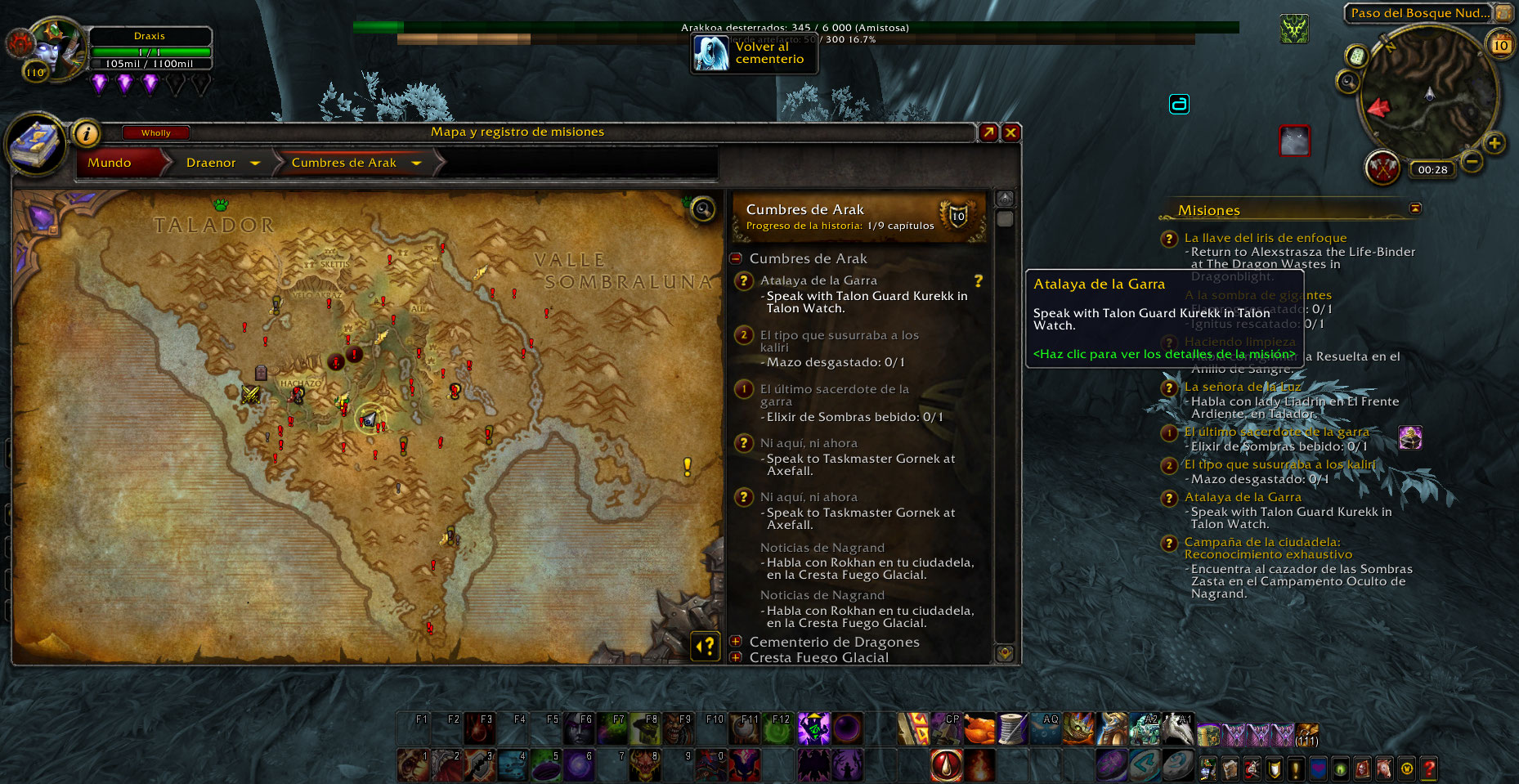Image resolution: width=1519 pixels, height=784 pixels.
Task: Click the Wholly addon button
Action: click(x=155, y=132)
